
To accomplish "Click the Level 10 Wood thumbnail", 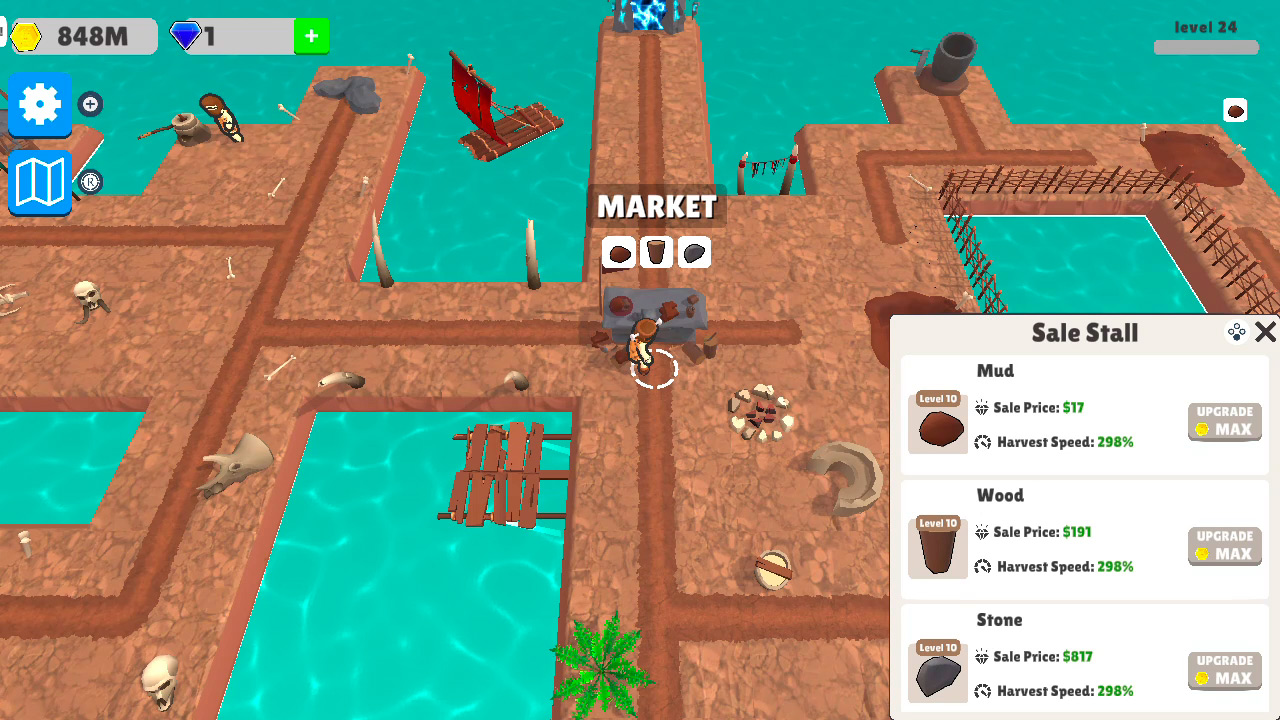I will [937, 546].
